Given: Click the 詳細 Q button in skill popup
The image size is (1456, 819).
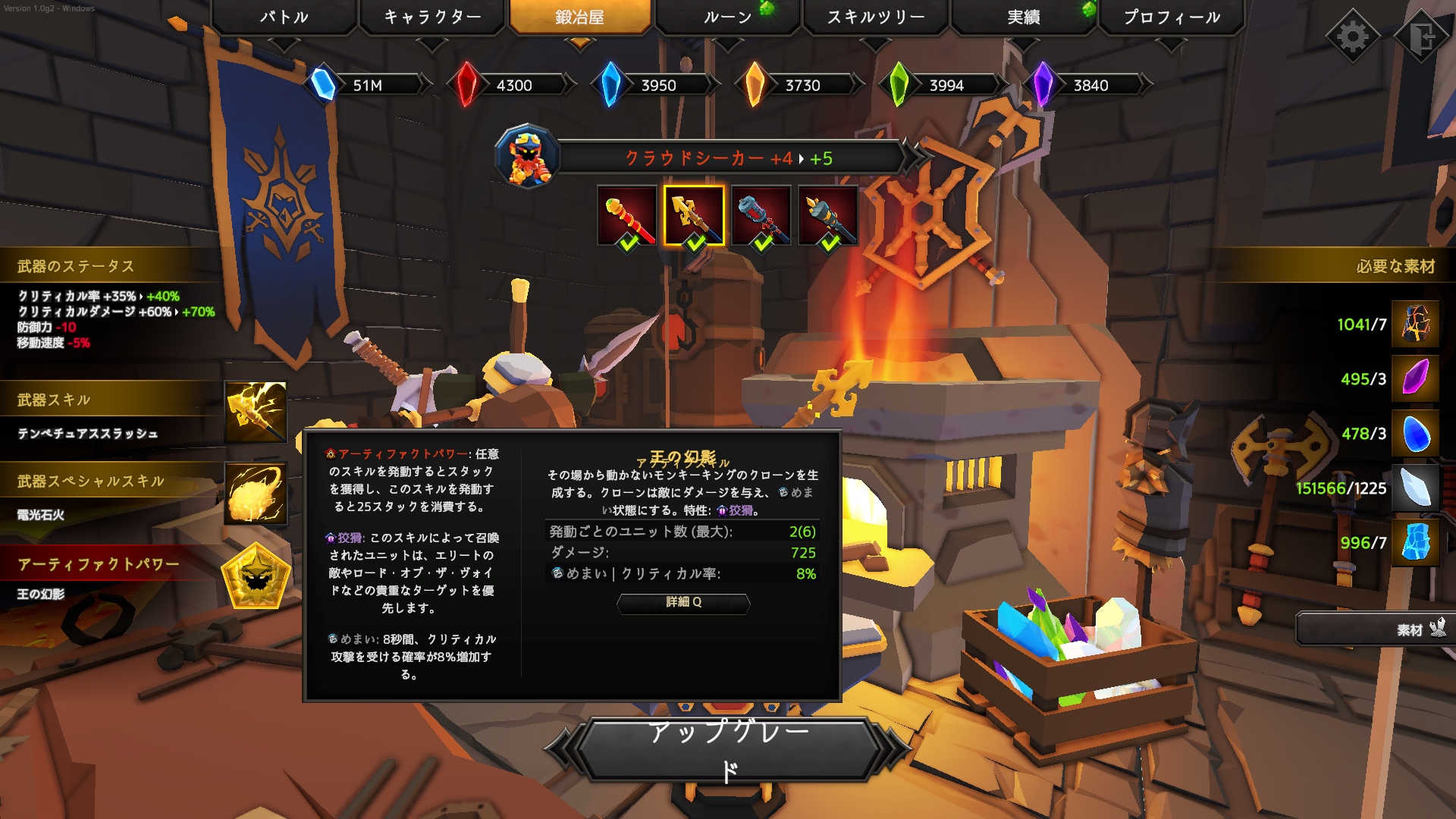Looking at the screenshot, I should pos(681,604).
